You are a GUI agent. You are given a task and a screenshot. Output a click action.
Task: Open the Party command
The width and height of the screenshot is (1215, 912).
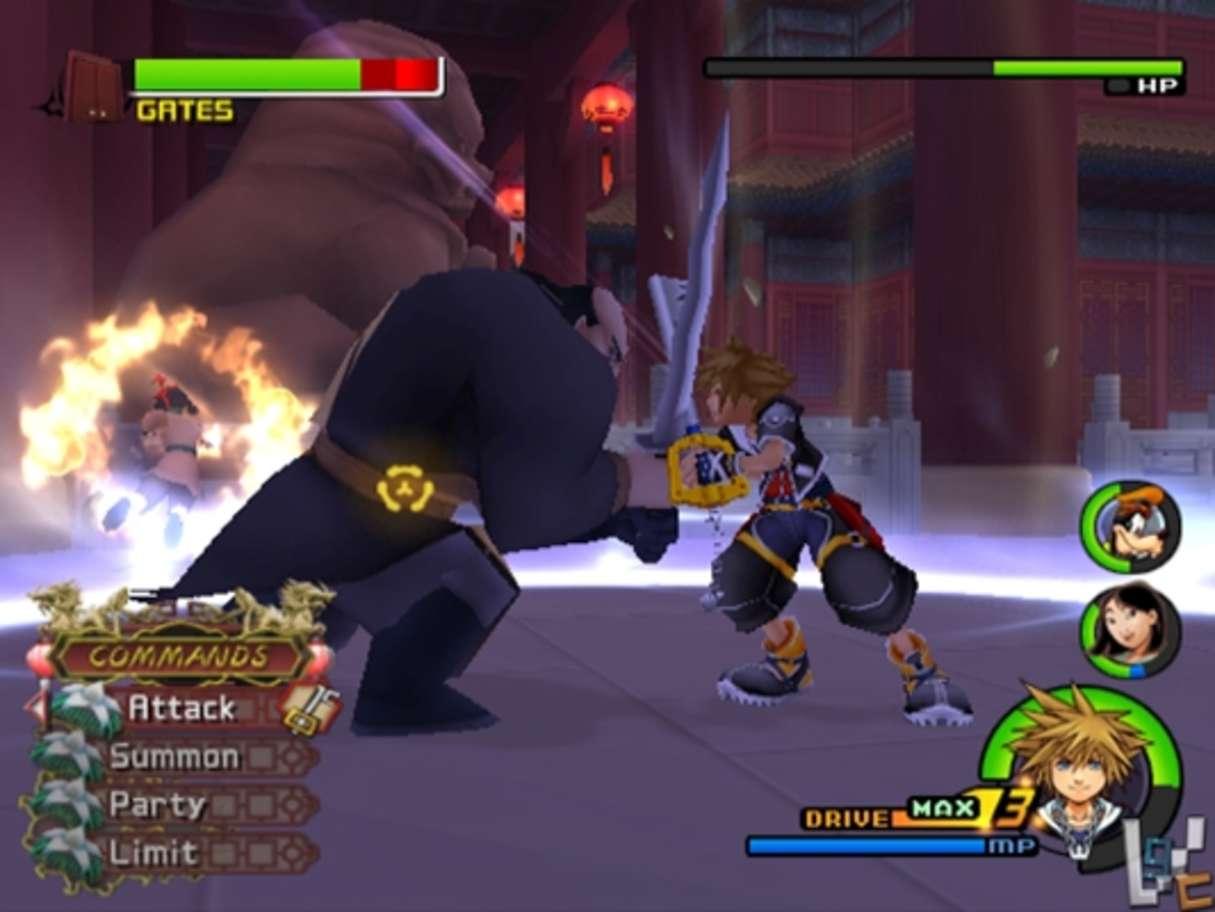(x=158, y=805)
